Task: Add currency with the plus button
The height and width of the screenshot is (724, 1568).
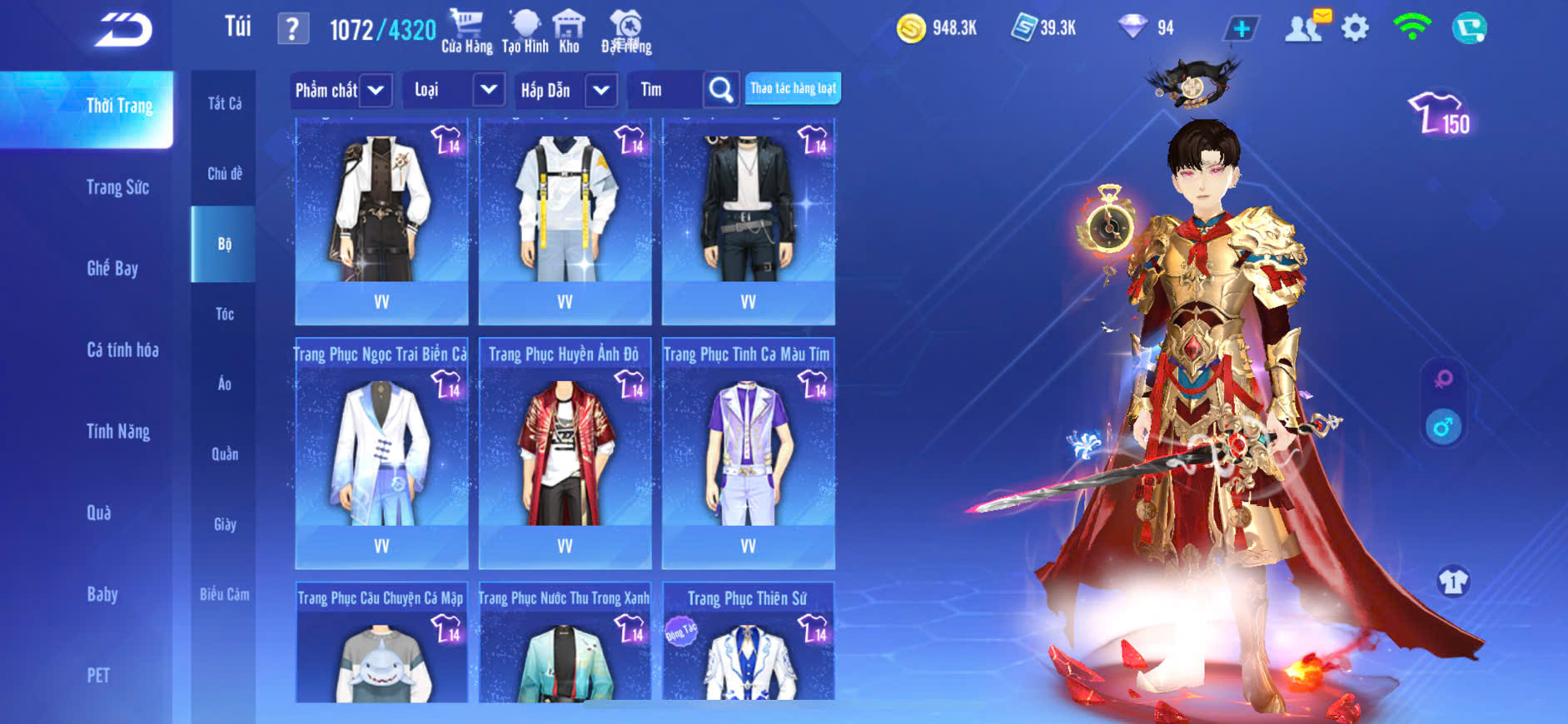Action: 1241,29
